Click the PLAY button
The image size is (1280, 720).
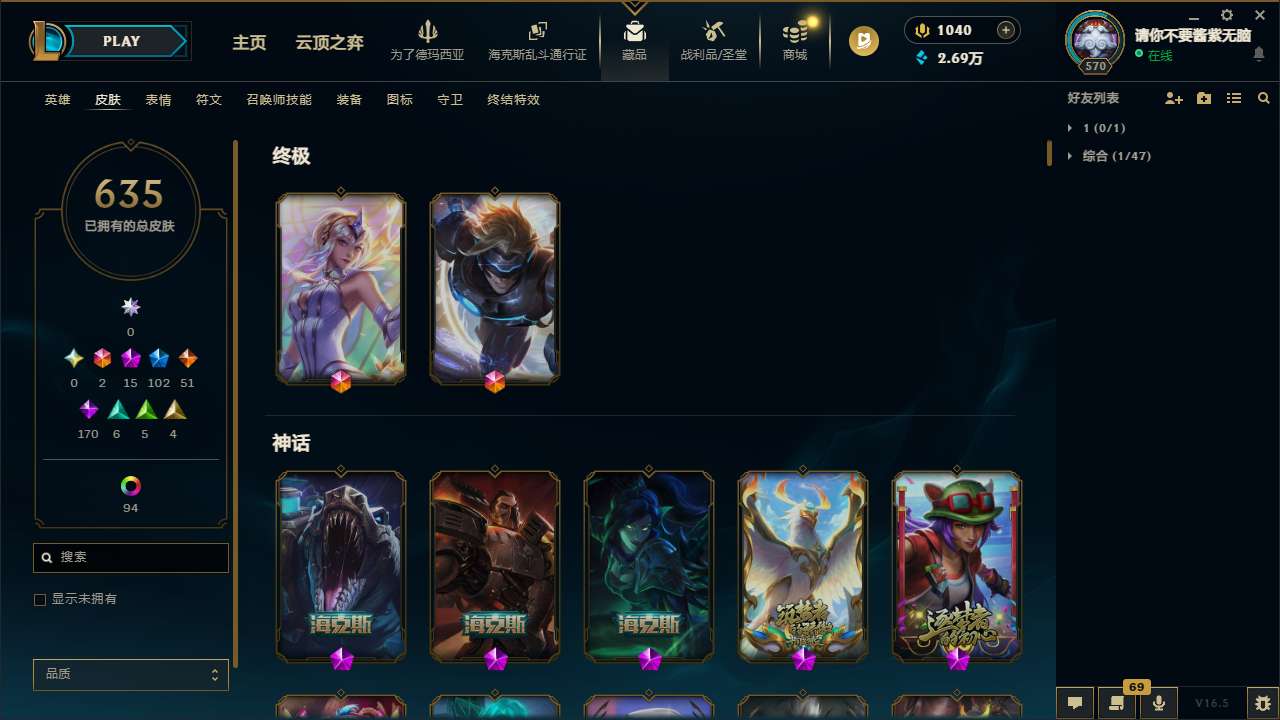pos(120,41)
